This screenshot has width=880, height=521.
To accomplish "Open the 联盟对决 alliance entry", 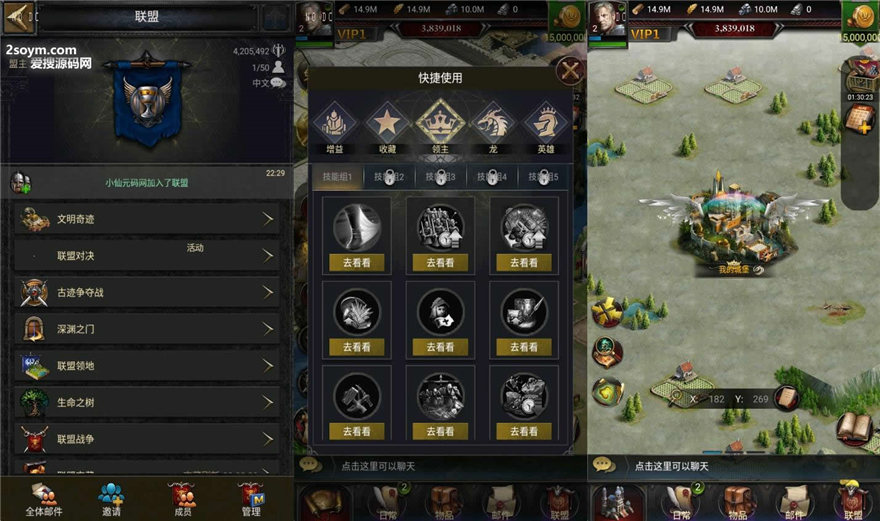I will point(146,256).
